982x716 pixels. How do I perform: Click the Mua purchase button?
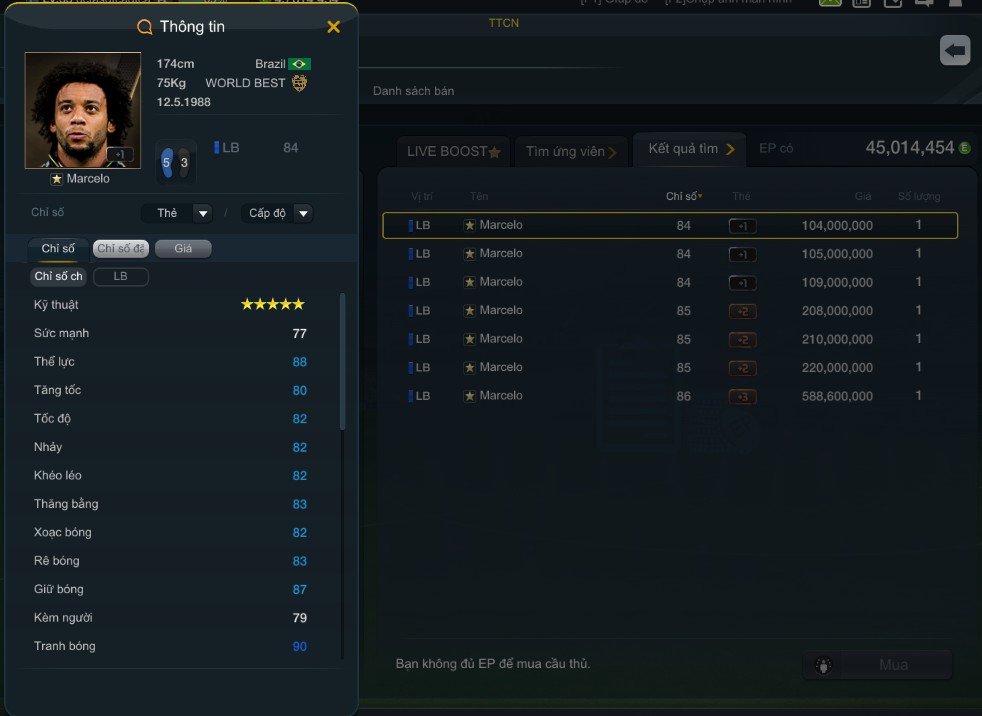click(x=877, y=665)
